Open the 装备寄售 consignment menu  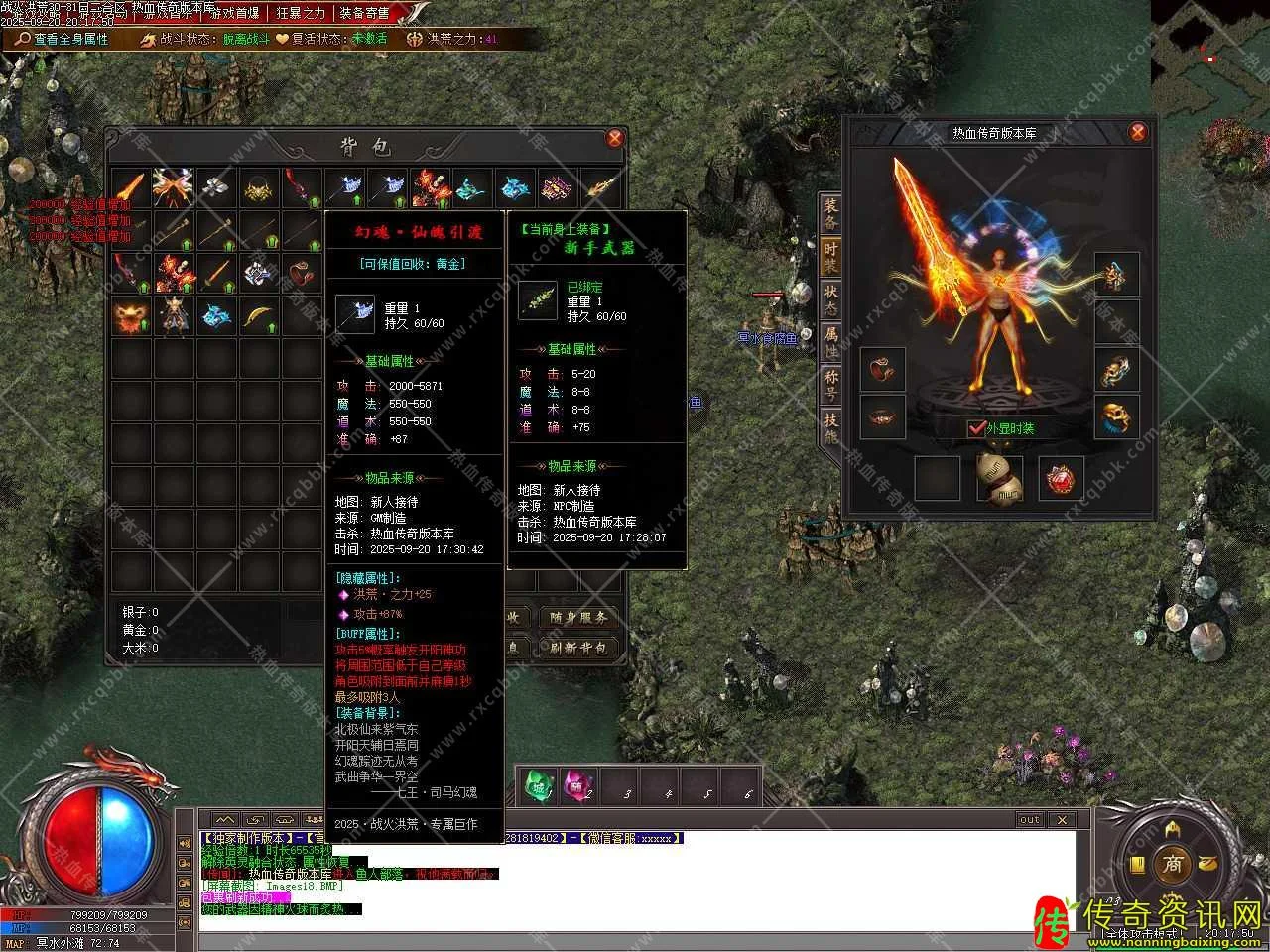coord(365,13)
